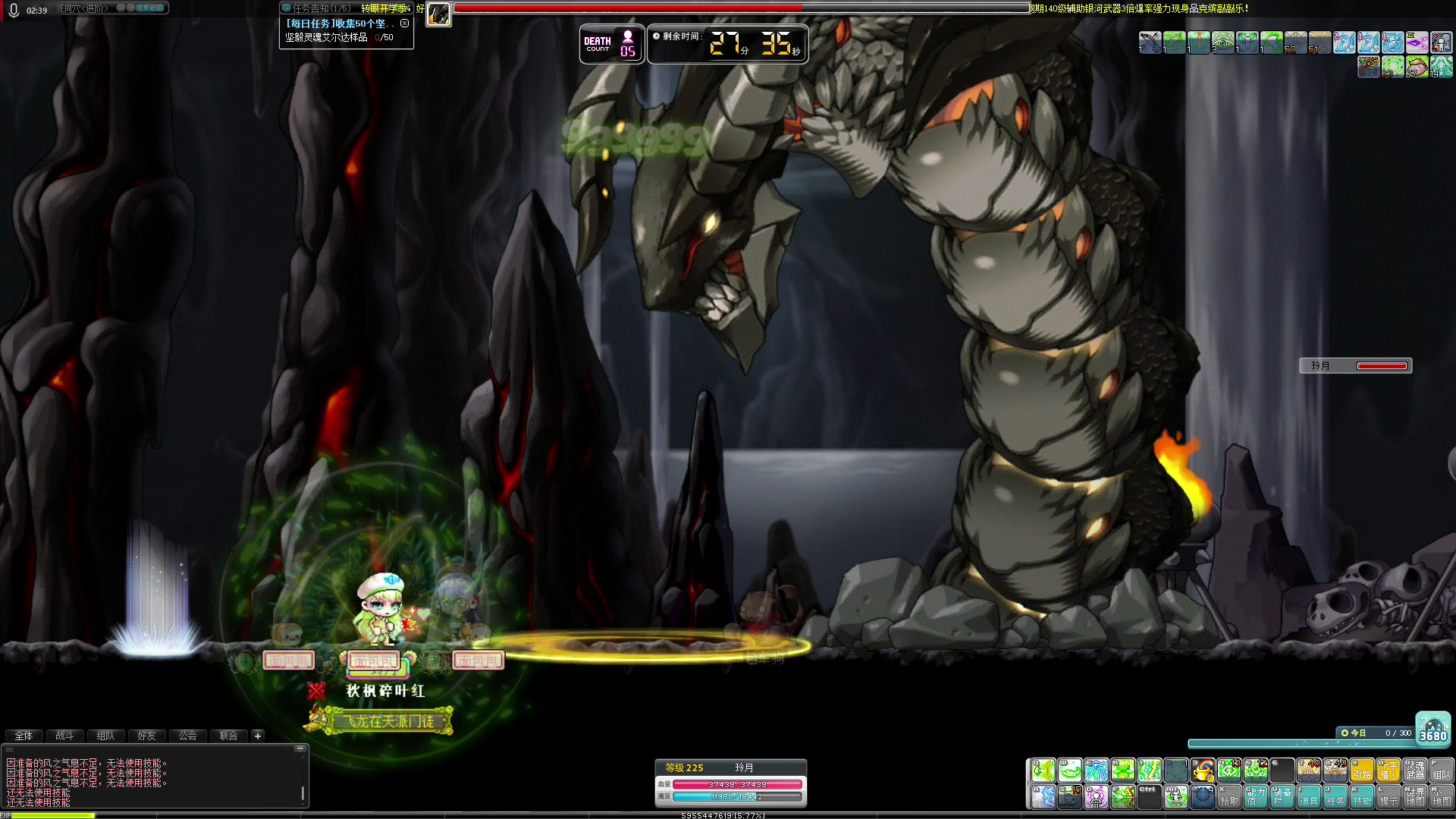Select the boss portrait icon beside HP bar

click(x=438, y=14)
